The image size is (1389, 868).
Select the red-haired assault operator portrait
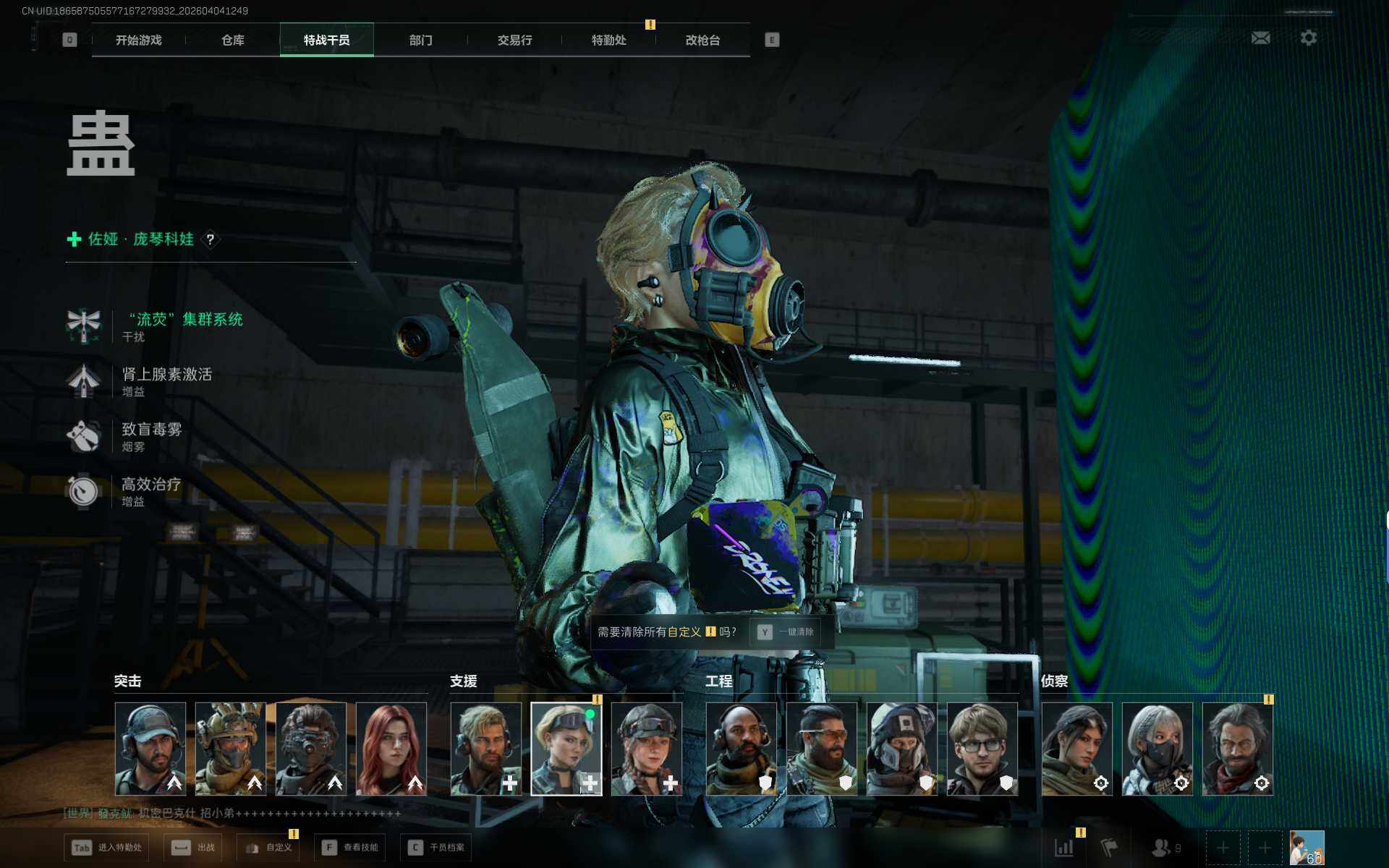click(391, 749)
